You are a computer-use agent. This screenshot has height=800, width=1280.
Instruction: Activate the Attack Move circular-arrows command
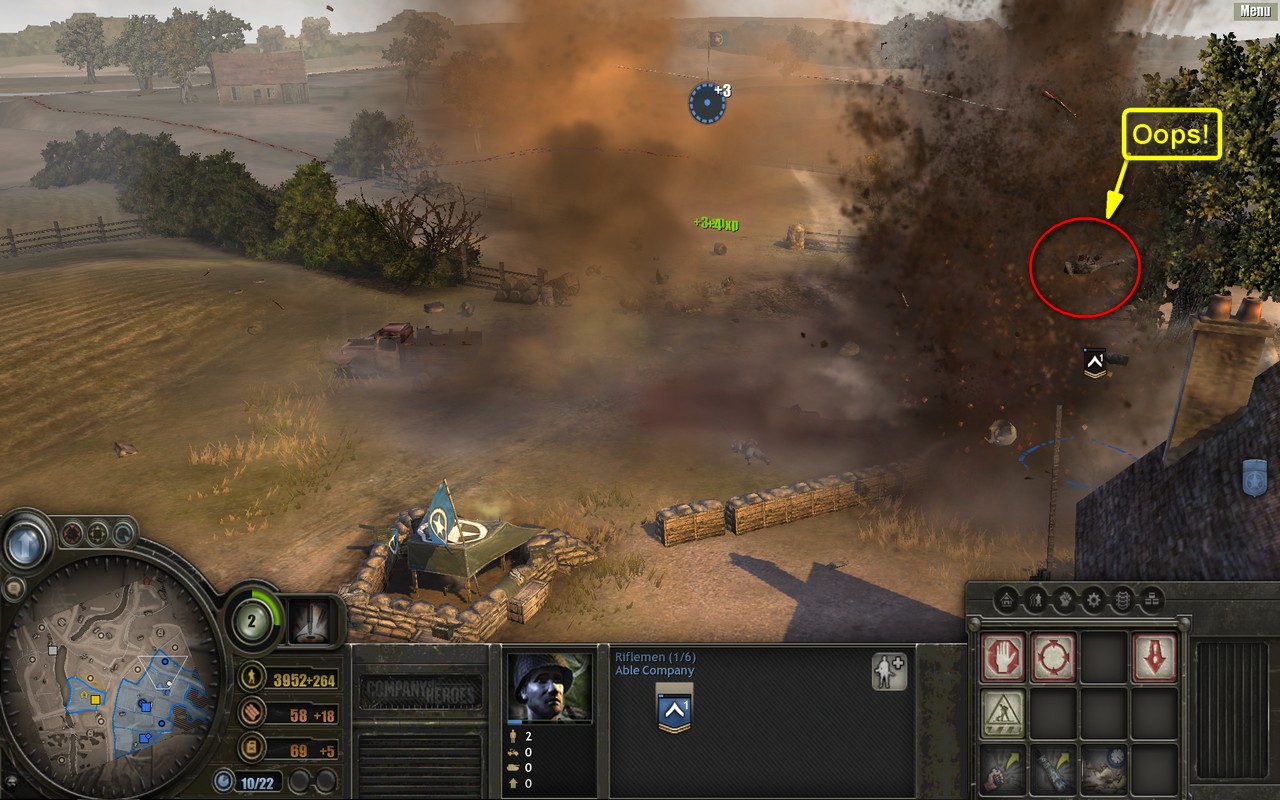tap(1053, 657)
